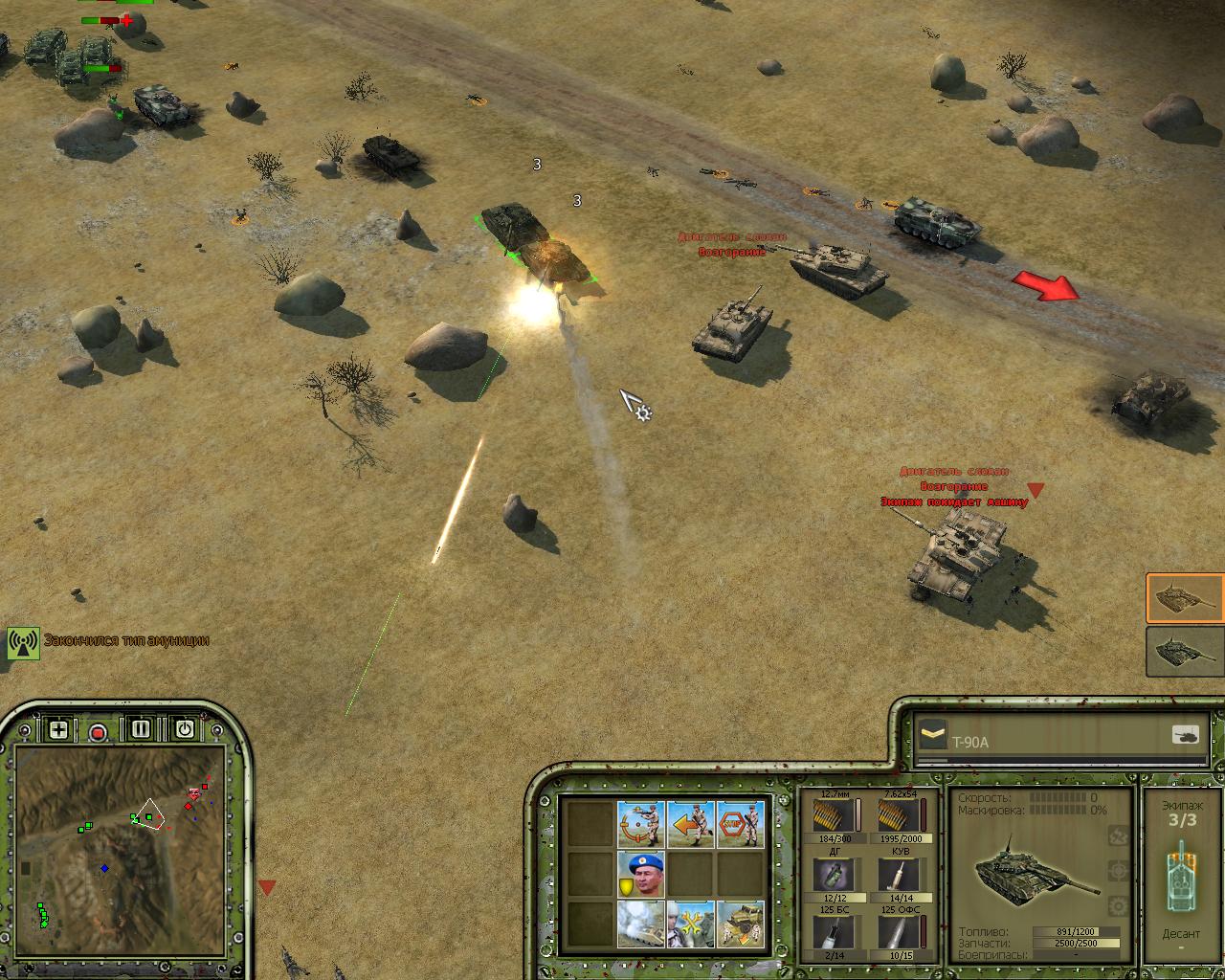Choose the КУВ guided missile slot
This screenshot has height=980, width=1225.
[897, 875]
